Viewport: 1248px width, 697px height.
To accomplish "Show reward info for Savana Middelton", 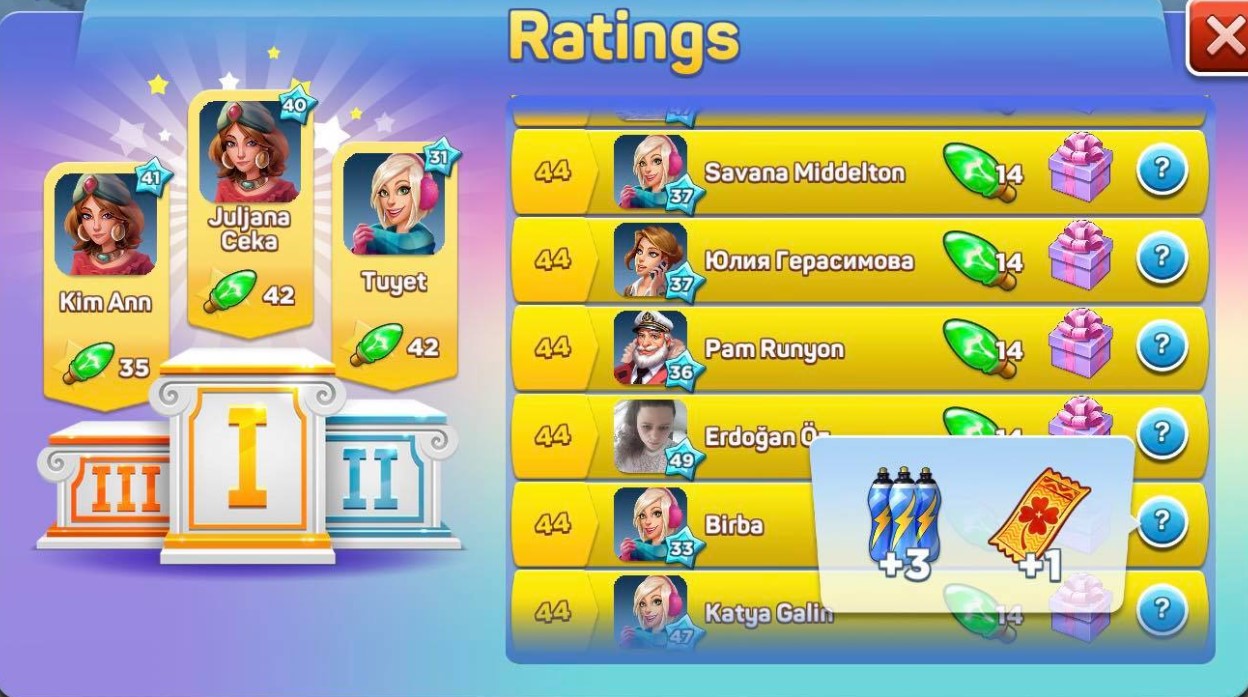I will tap(1161, 172).
